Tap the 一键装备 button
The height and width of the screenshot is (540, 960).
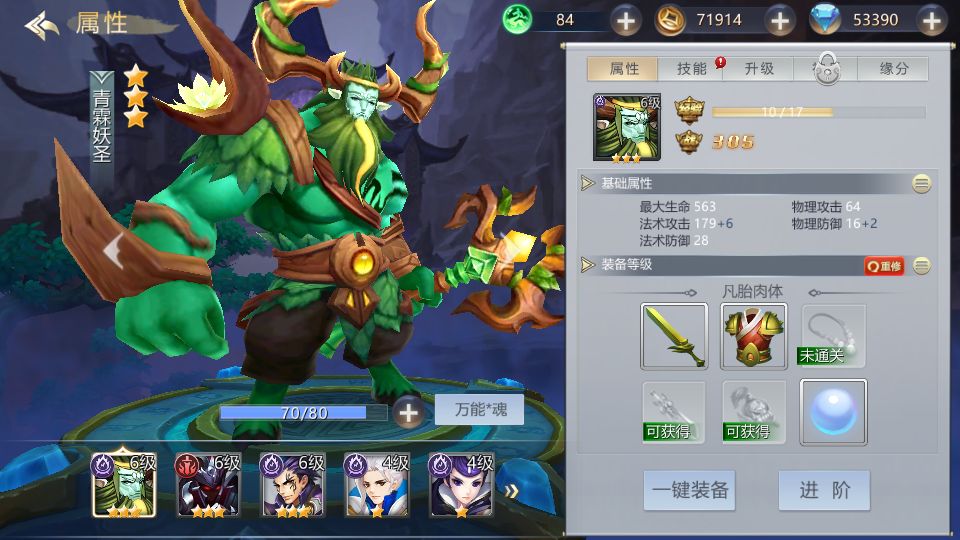coord(690,491)
